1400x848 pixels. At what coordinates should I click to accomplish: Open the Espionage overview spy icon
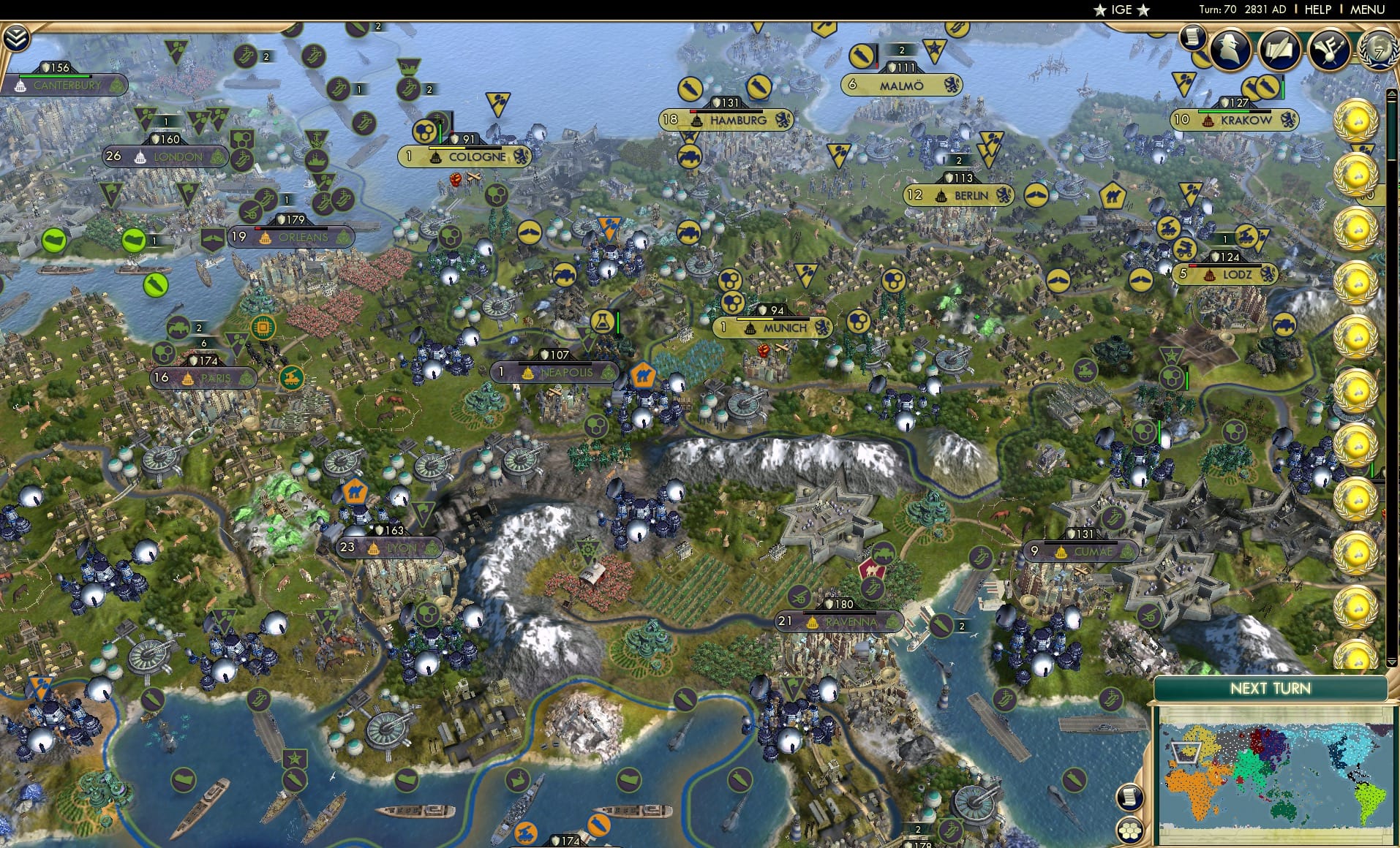click(1230, 48)
